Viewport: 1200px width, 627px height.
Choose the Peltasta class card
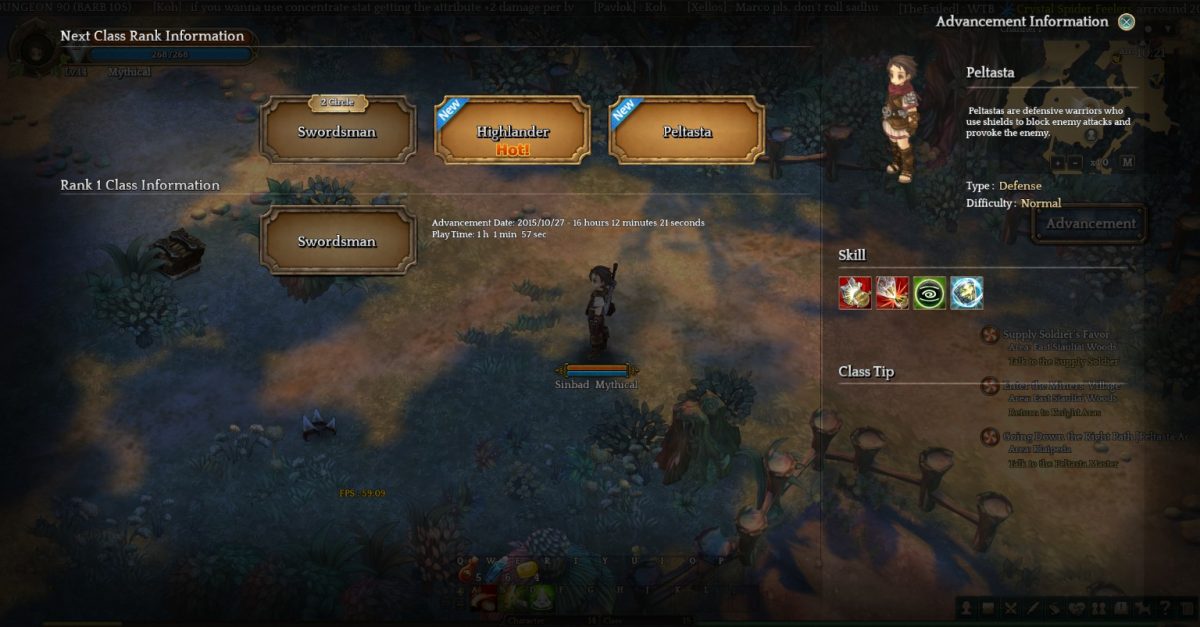point(686,131)
